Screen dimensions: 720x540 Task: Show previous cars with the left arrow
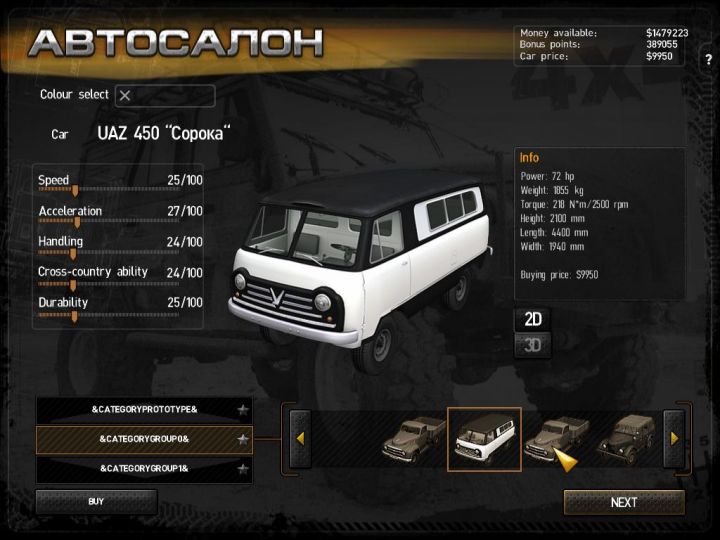(x=300, y=438)
